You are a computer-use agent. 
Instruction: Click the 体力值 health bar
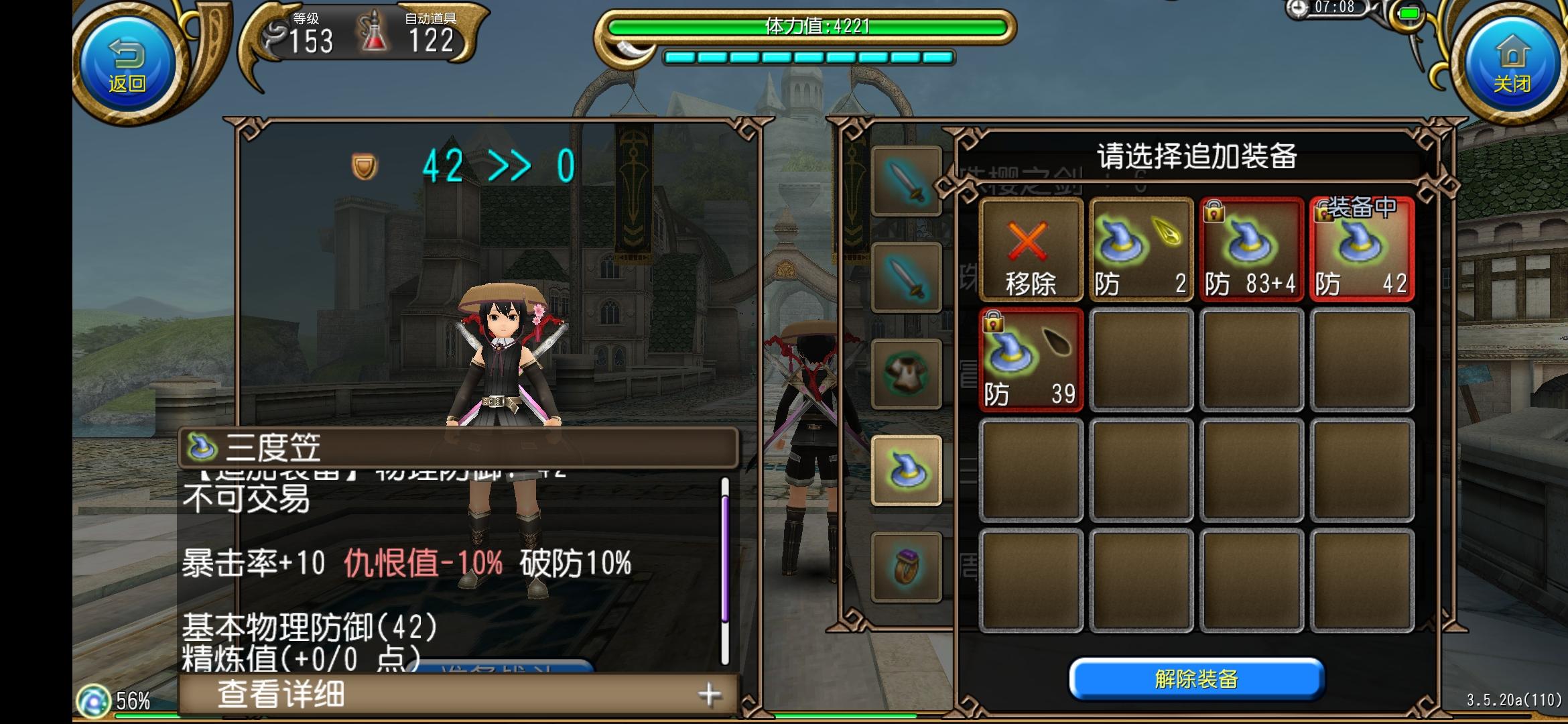[820, 27]
